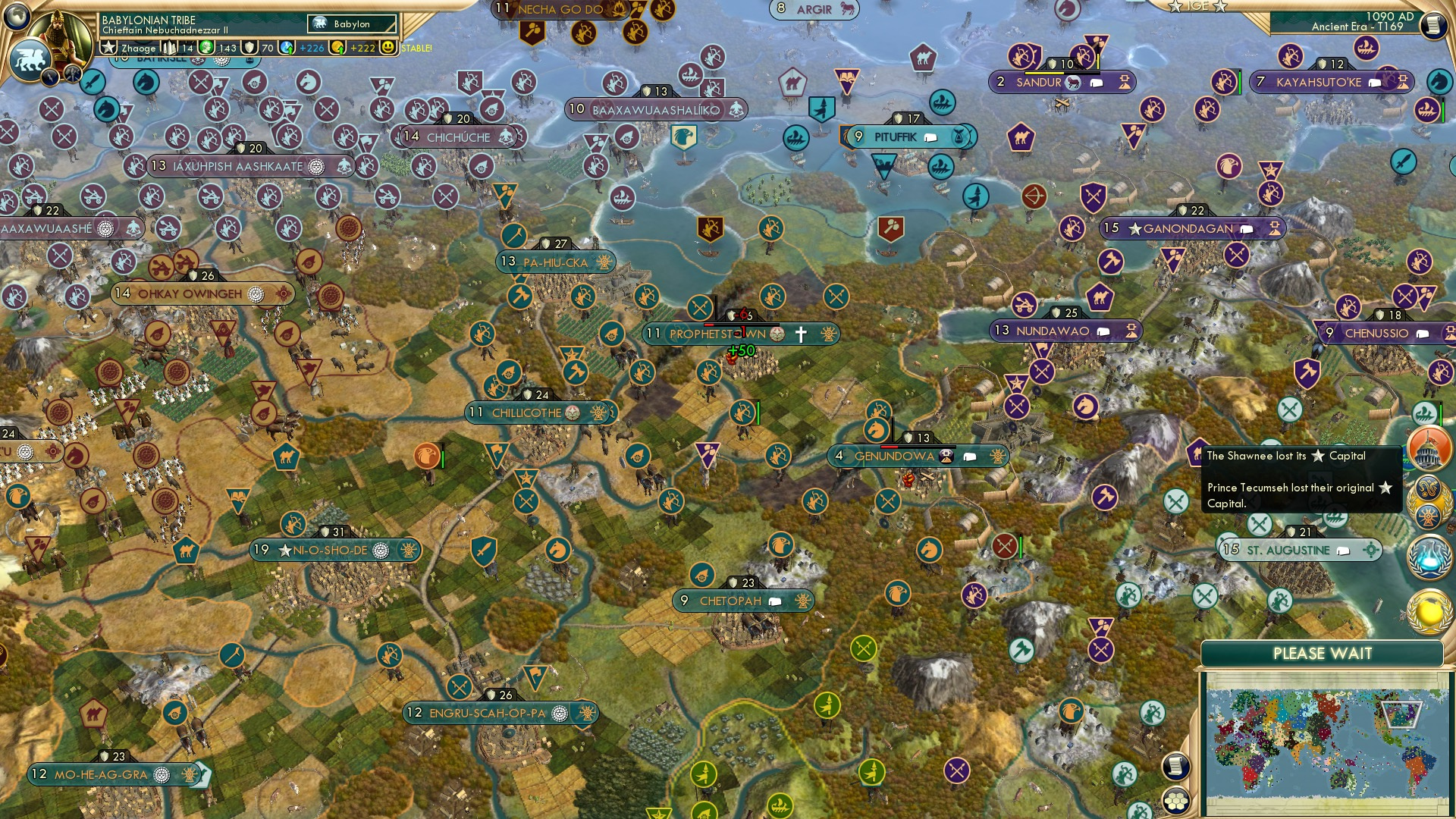
Task: Click the science drop icon showing +226
Action: point(287,46)
